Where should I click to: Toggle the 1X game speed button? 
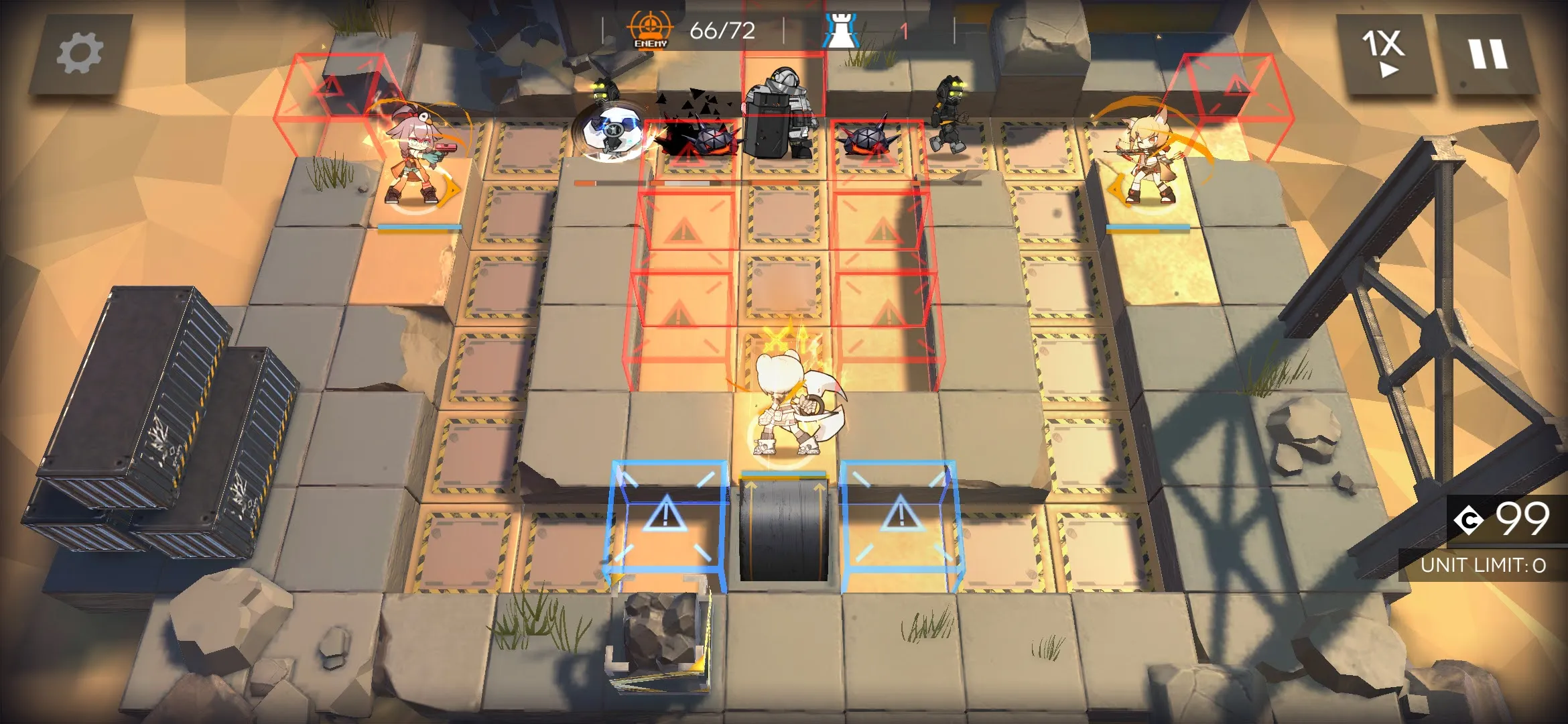point(1383,54)
